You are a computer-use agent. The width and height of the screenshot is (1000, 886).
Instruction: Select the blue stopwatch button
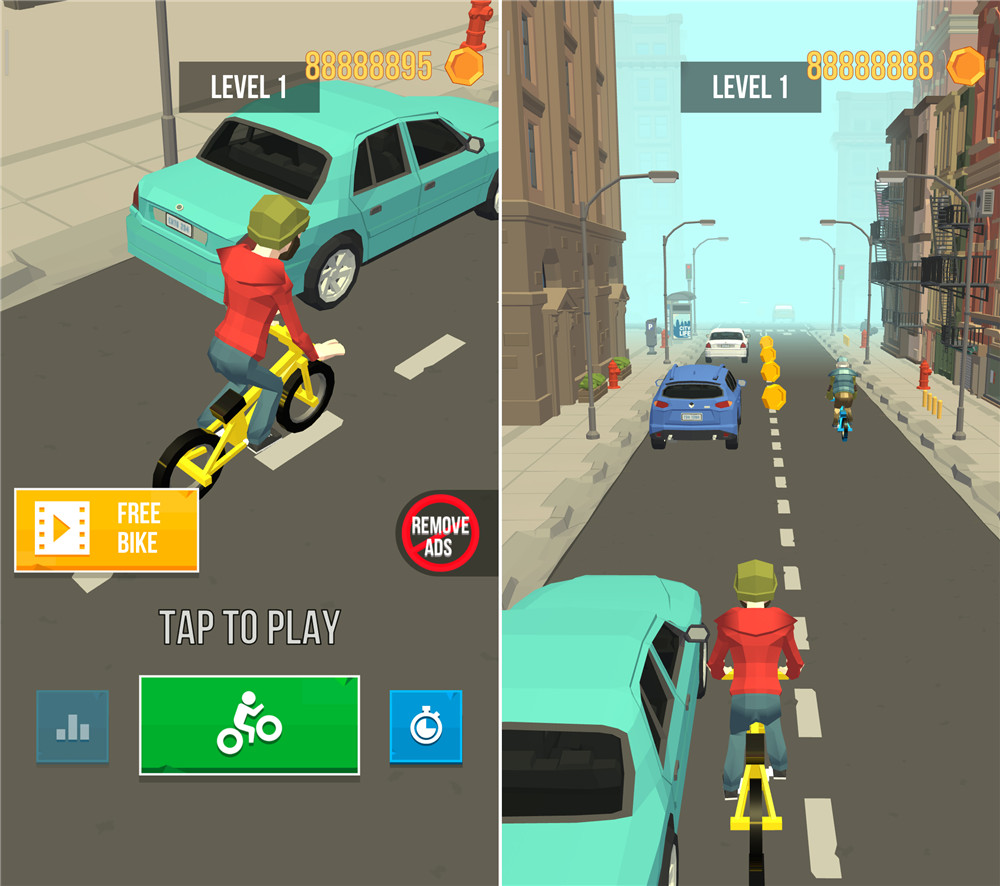(425, 726)
